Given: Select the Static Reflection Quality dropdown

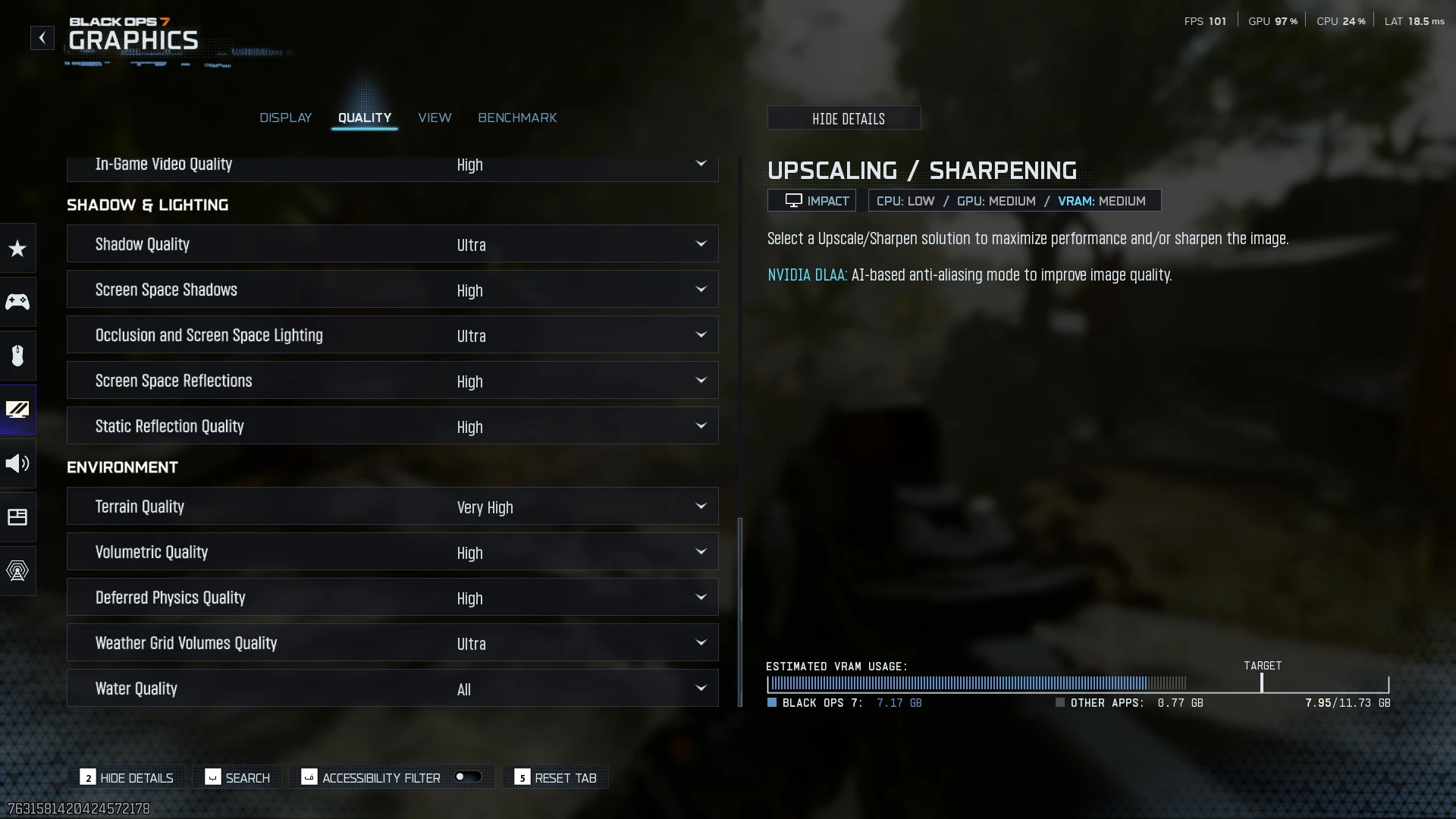Looking at the screenshot, I should (x=392, y=426).
